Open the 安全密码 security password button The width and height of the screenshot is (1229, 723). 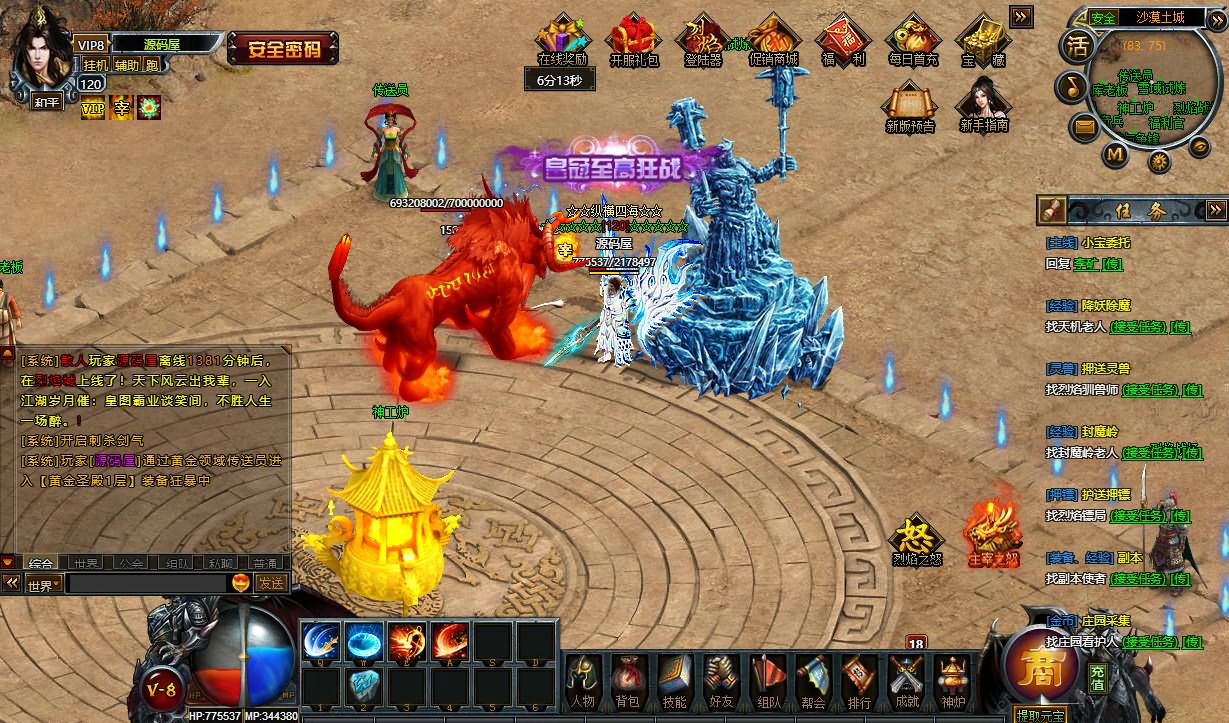click(282, 48)
